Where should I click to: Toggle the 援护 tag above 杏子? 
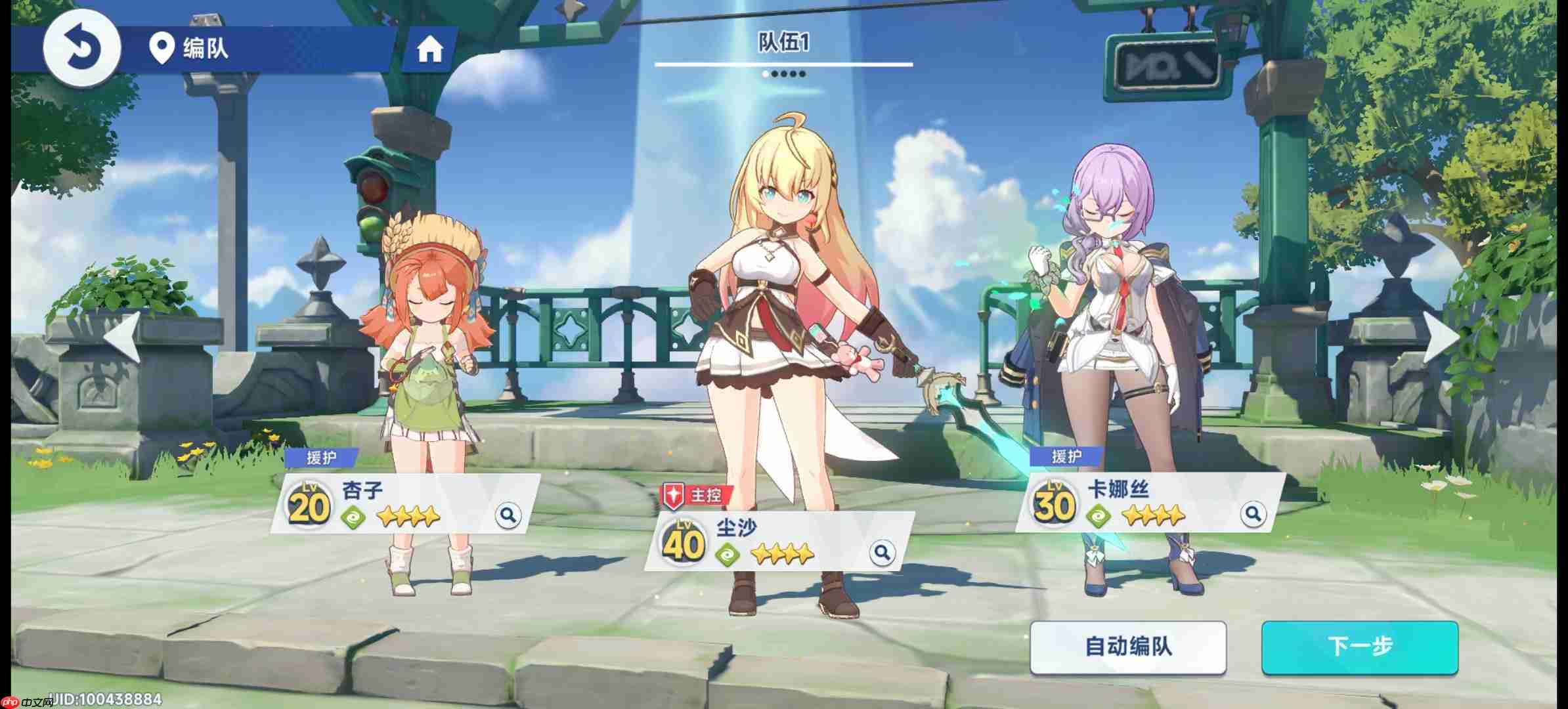click(321, 459)
